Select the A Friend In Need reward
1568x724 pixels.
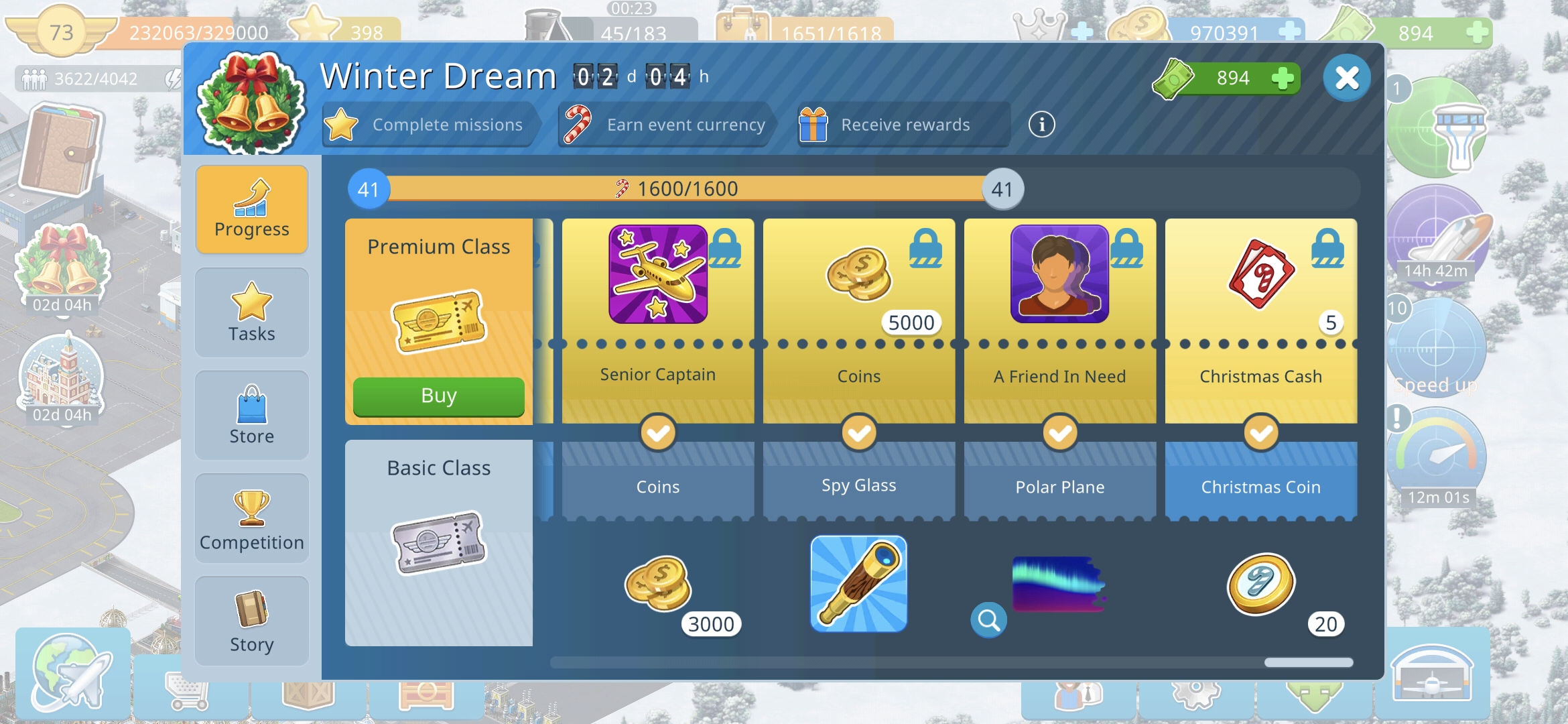[x=1059, y=275]
